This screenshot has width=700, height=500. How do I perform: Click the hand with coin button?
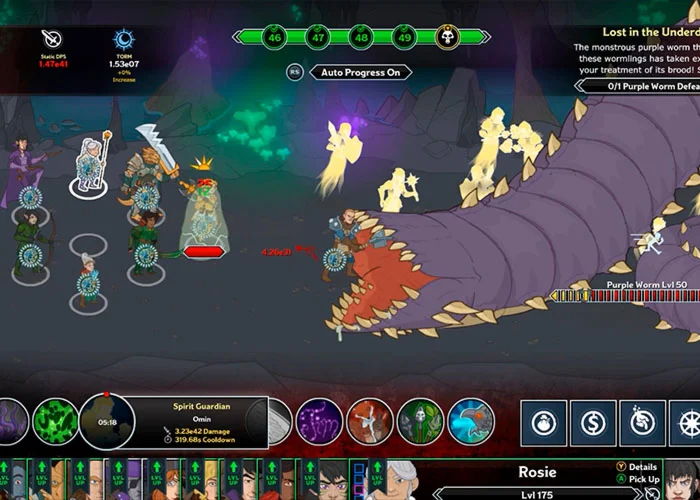644,423
